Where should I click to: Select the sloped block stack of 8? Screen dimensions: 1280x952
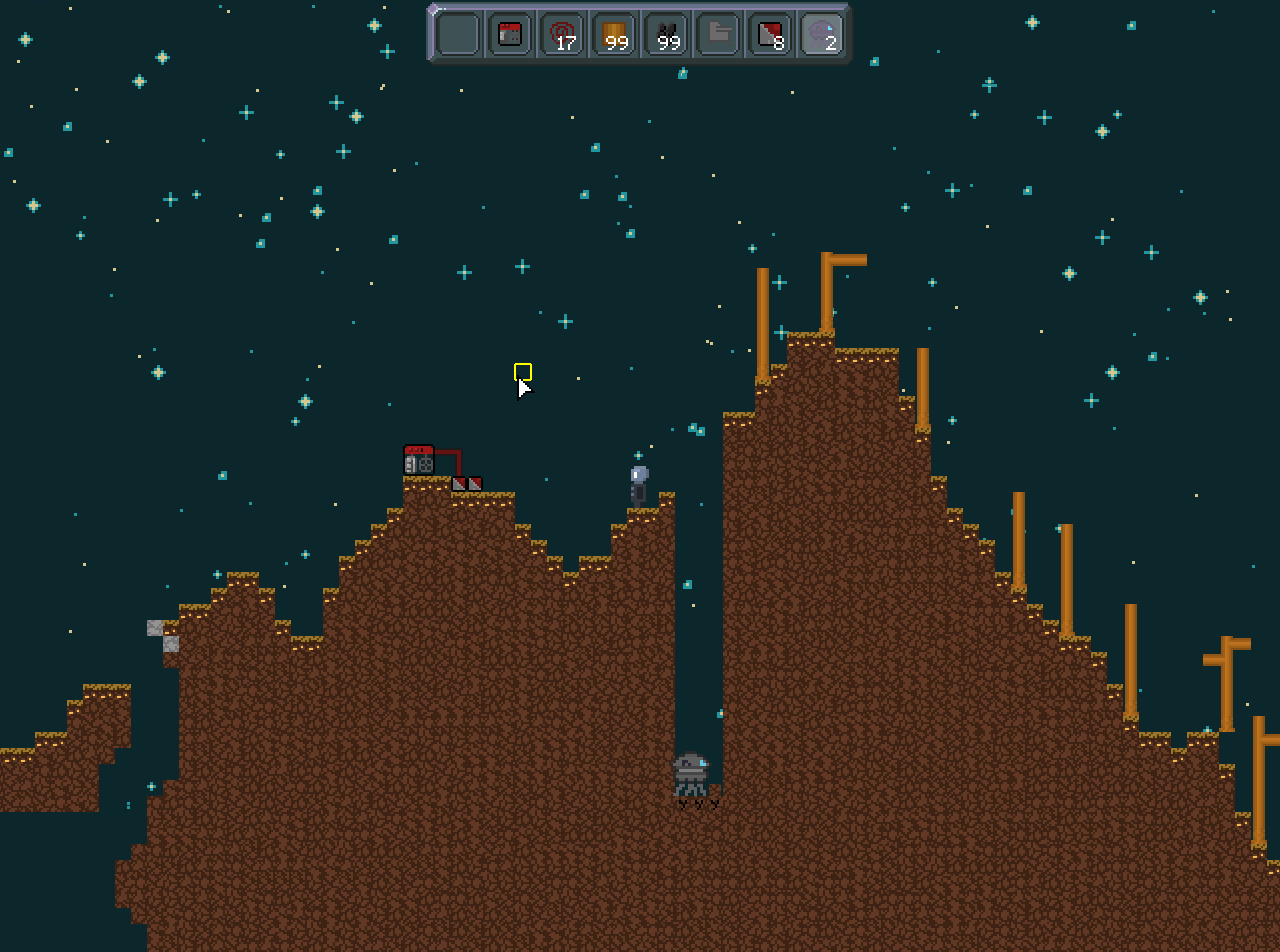pyautogui.click(x=769, y=33)
